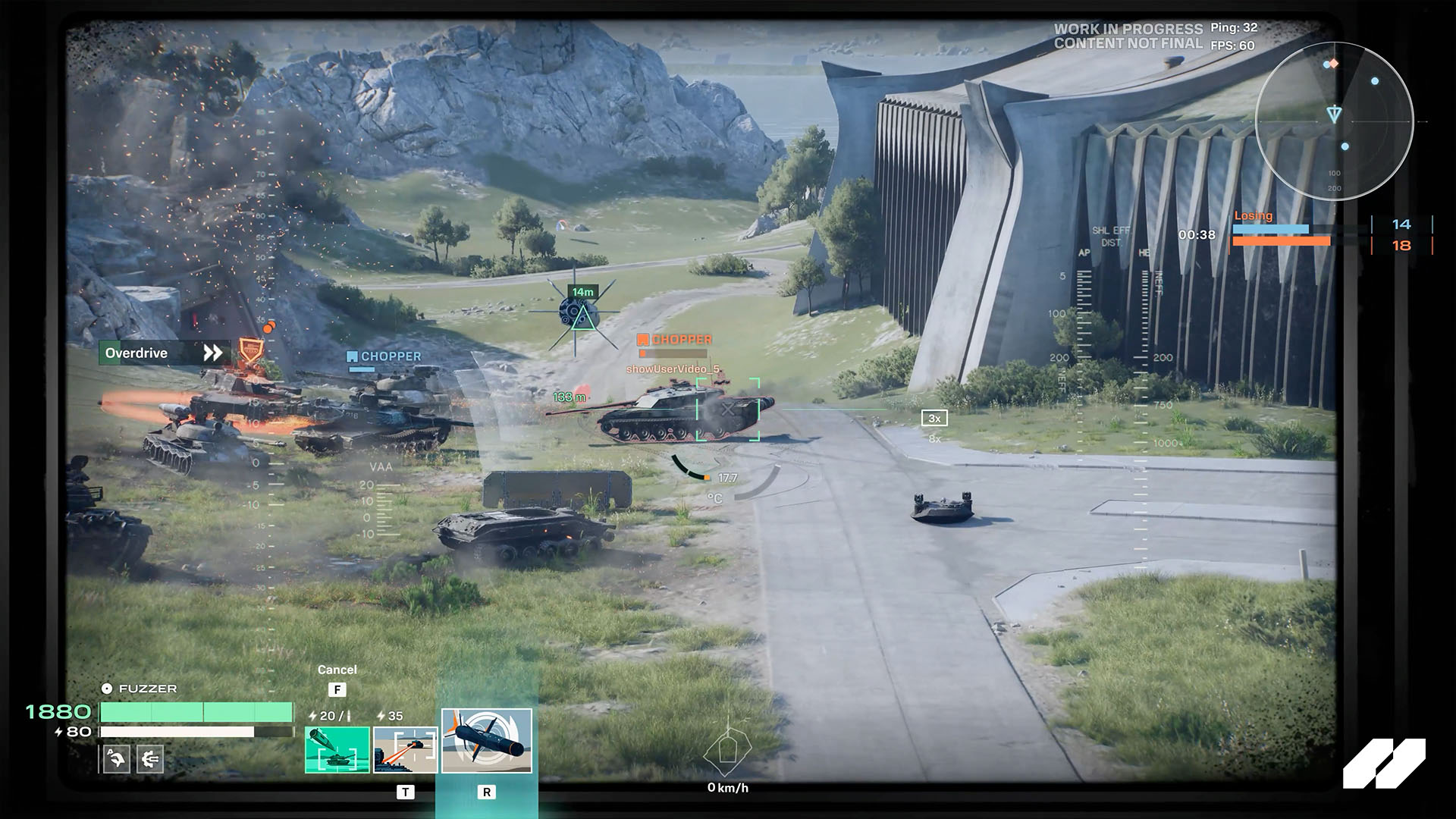Screen dimensions: 1456x819
Task: Click the Overdrive boost indicator
Action: pyautogui.click(x=164, y=353)
